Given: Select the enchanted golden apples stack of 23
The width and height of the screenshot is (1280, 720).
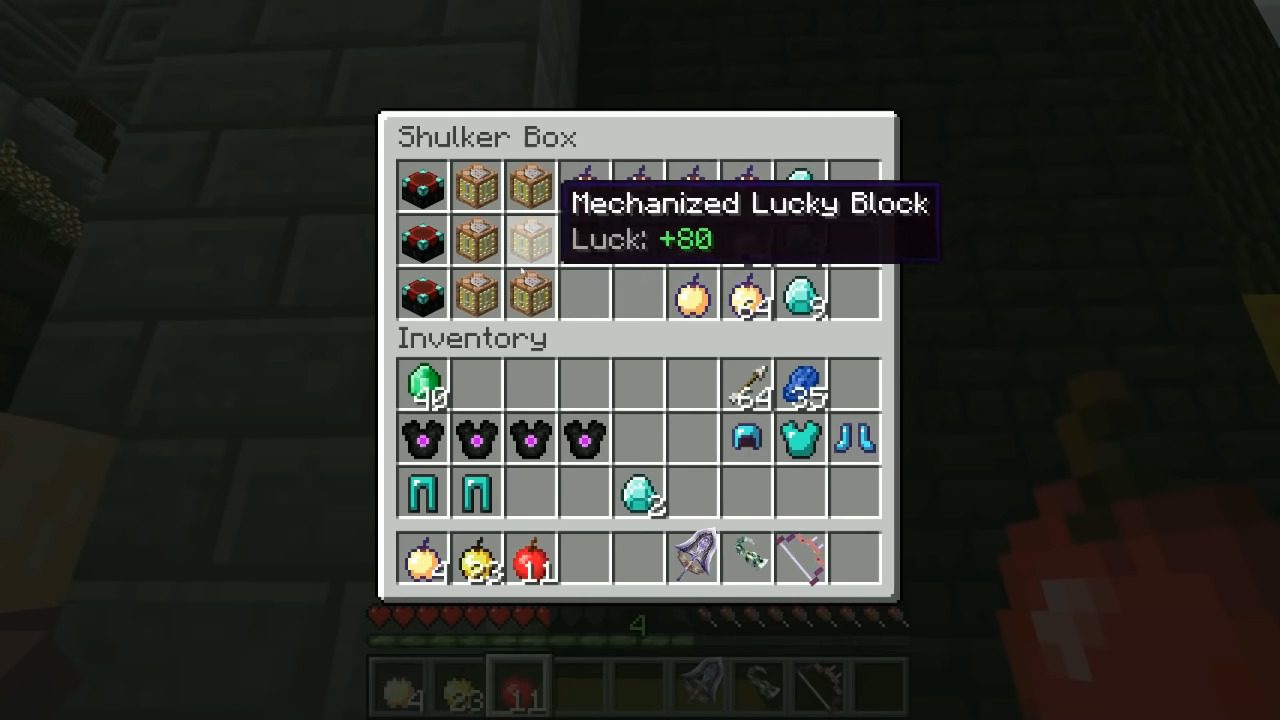Looking at the screenshot, I should point(476,560).
